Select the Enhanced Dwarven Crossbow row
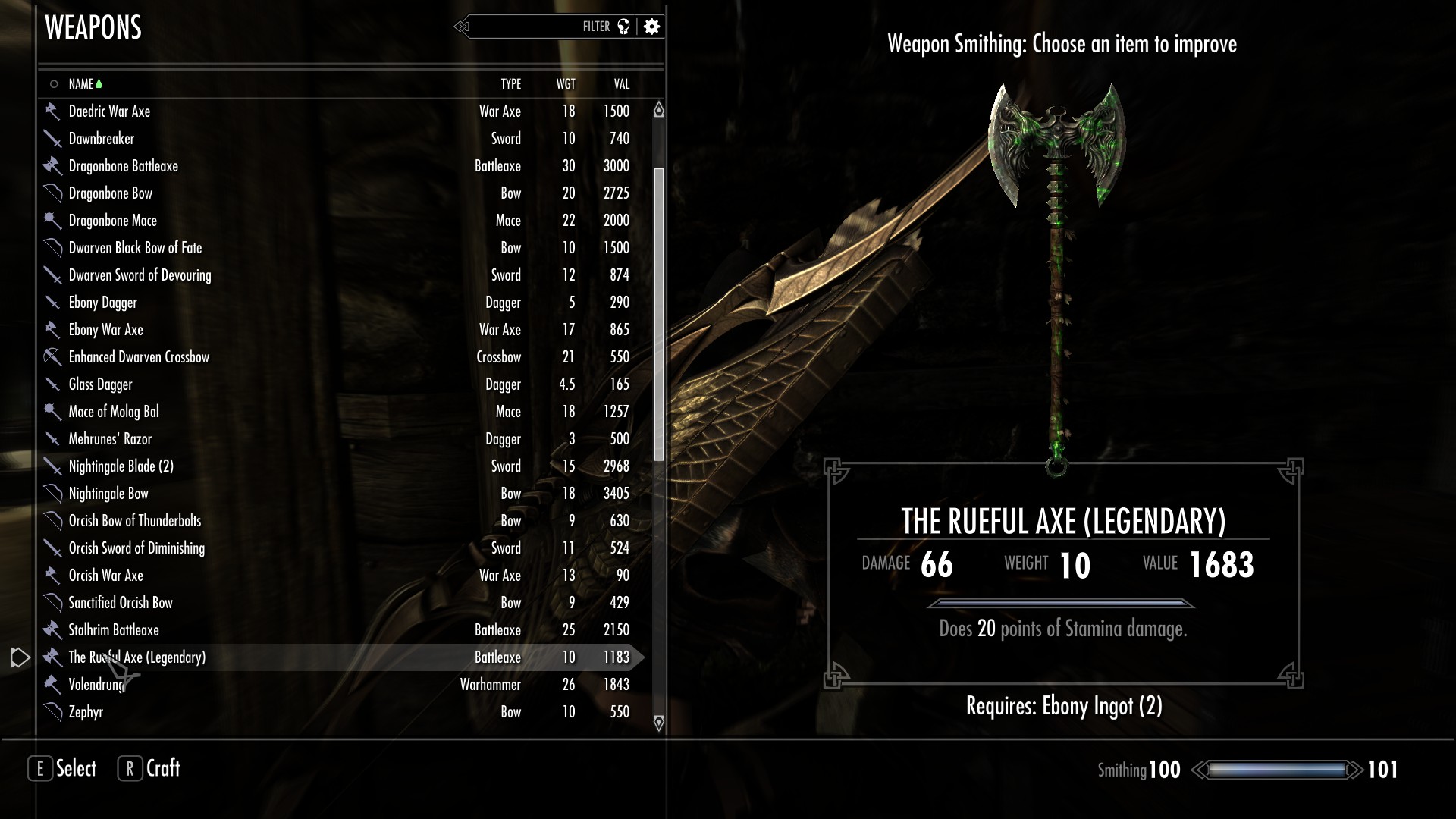Screen dimensions: 1456x819 (x=139, y=357)
